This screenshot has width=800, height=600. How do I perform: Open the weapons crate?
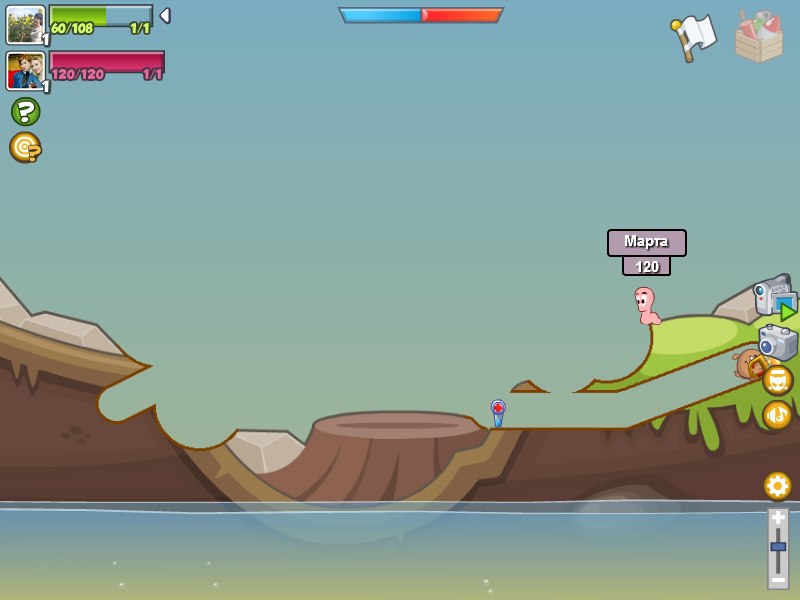tap(759, 37)
